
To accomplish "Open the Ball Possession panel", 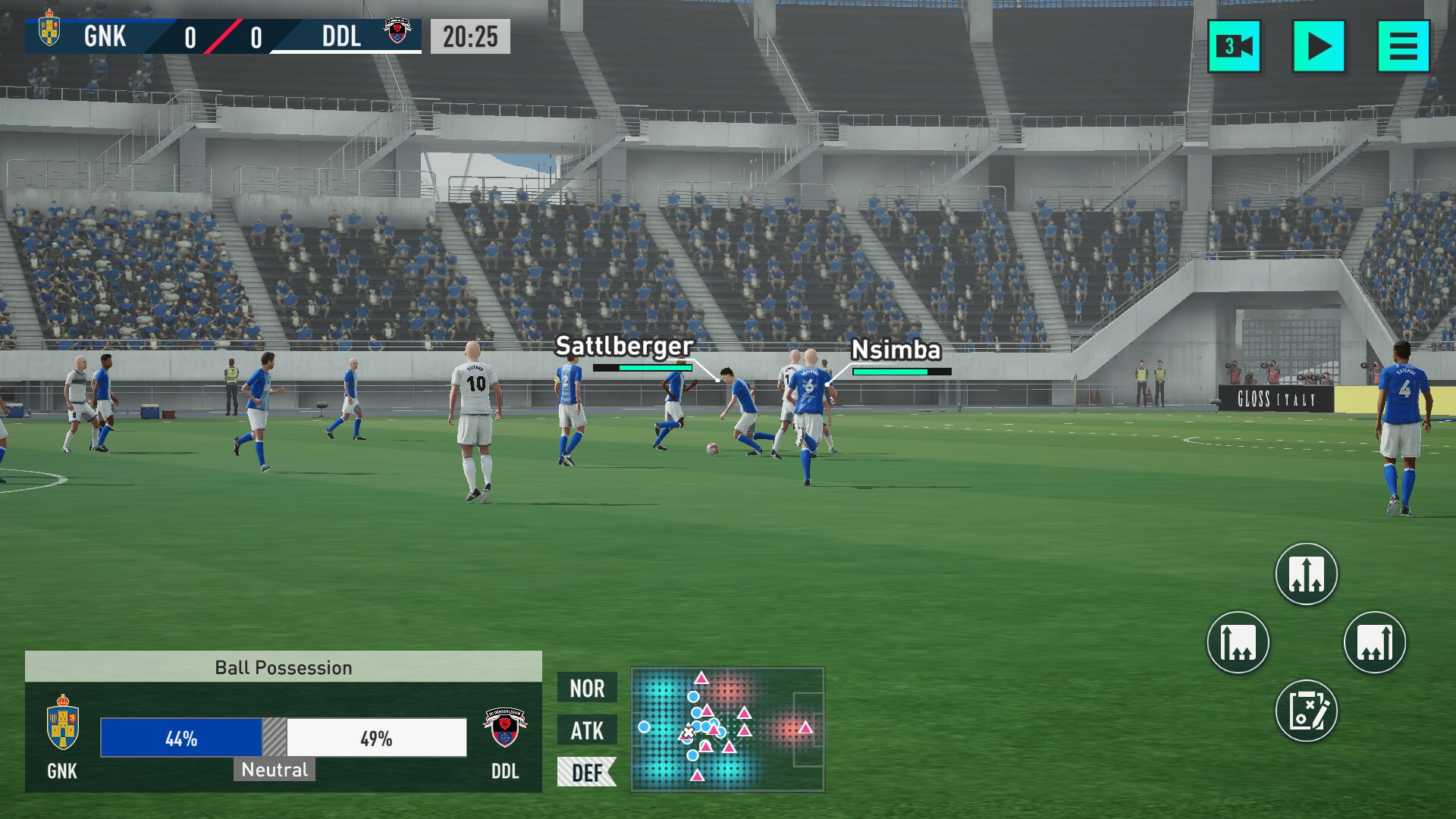I will [x=283, y=668].
